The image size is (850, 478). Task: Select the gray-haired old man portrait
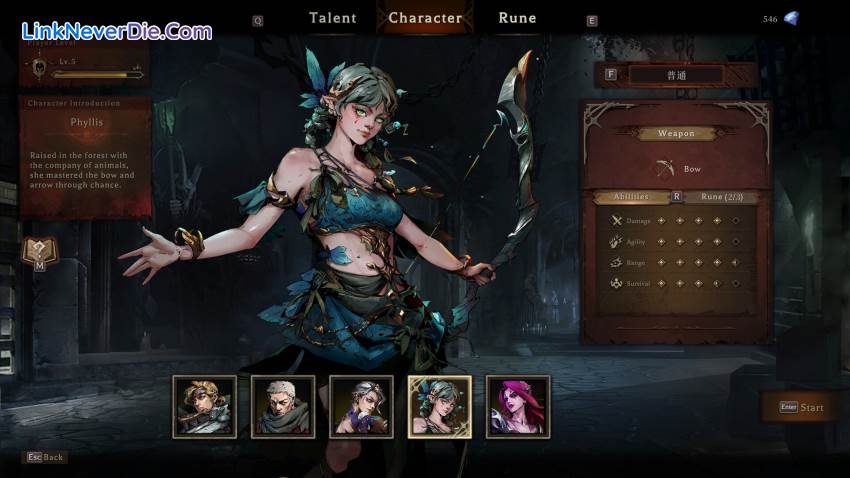283,406
